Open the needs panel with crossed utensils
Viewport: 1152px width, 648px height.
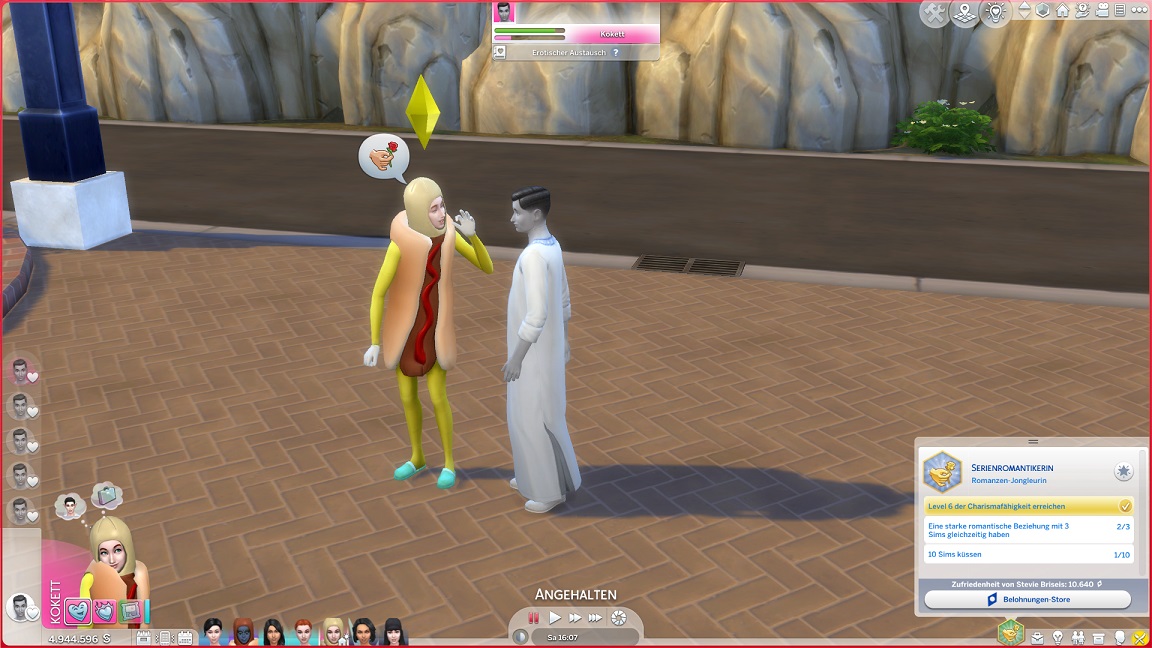point(1139,637)
